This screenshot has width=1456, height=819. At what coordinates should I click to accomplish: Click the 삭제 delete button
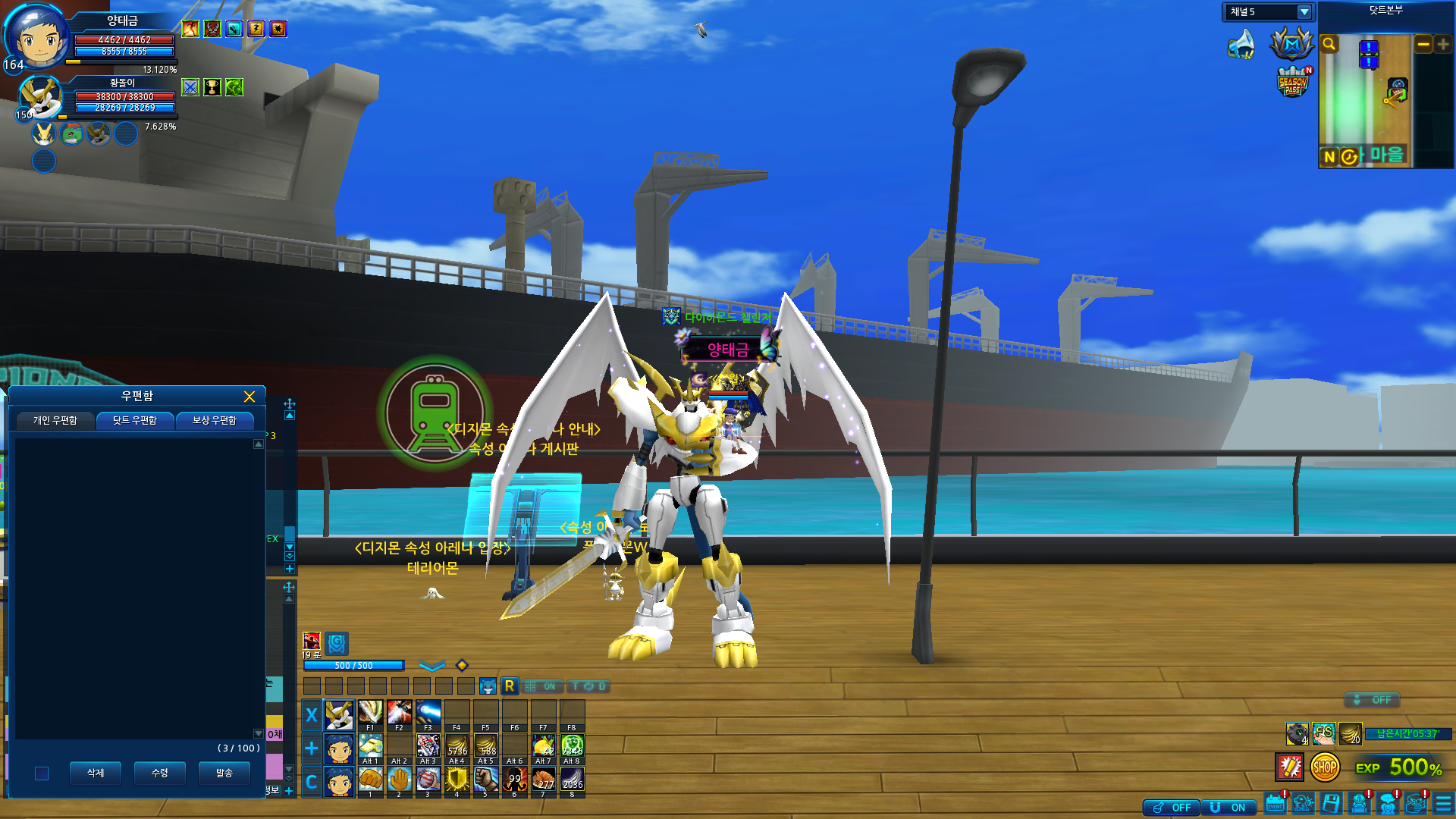point(96,773)
